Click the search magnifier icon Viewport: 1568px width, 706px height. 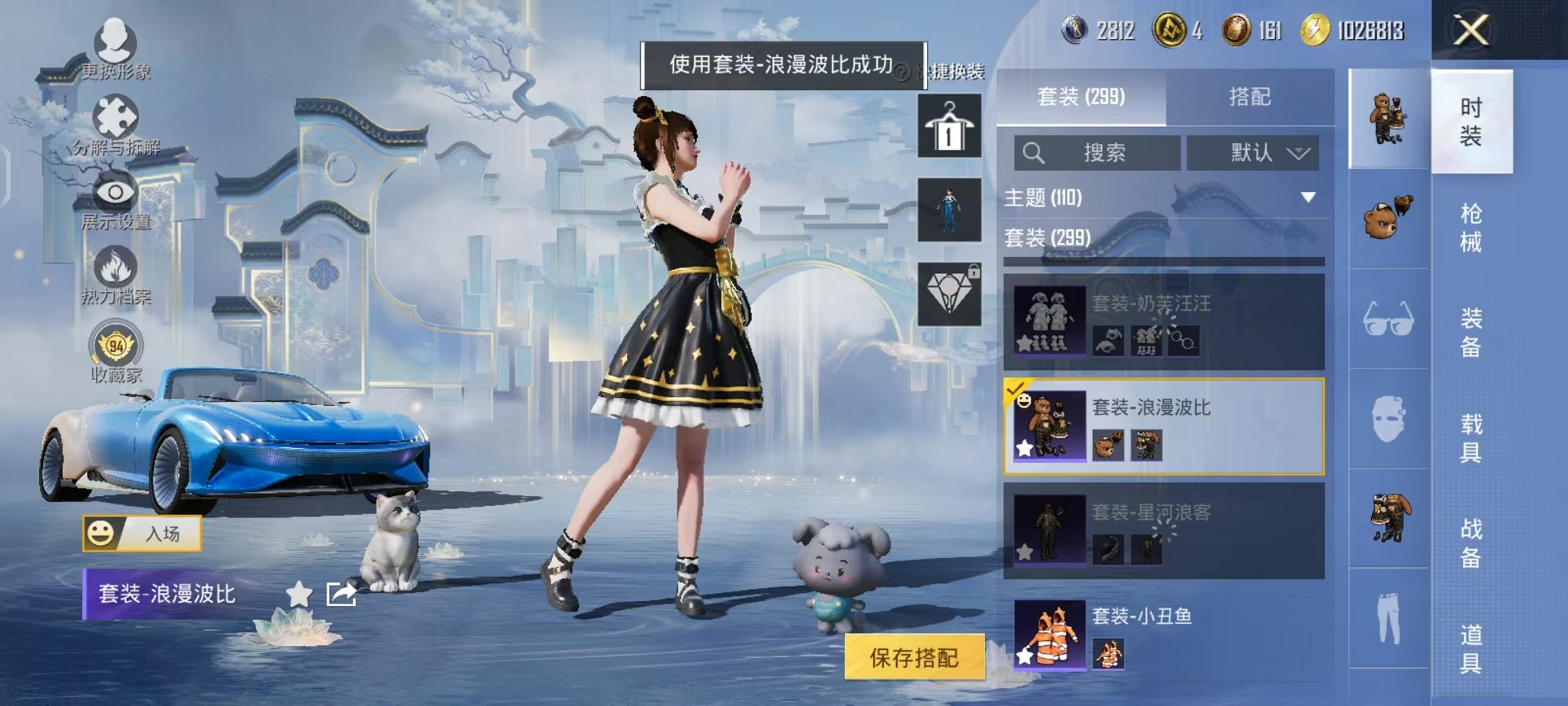(1035, 152)
